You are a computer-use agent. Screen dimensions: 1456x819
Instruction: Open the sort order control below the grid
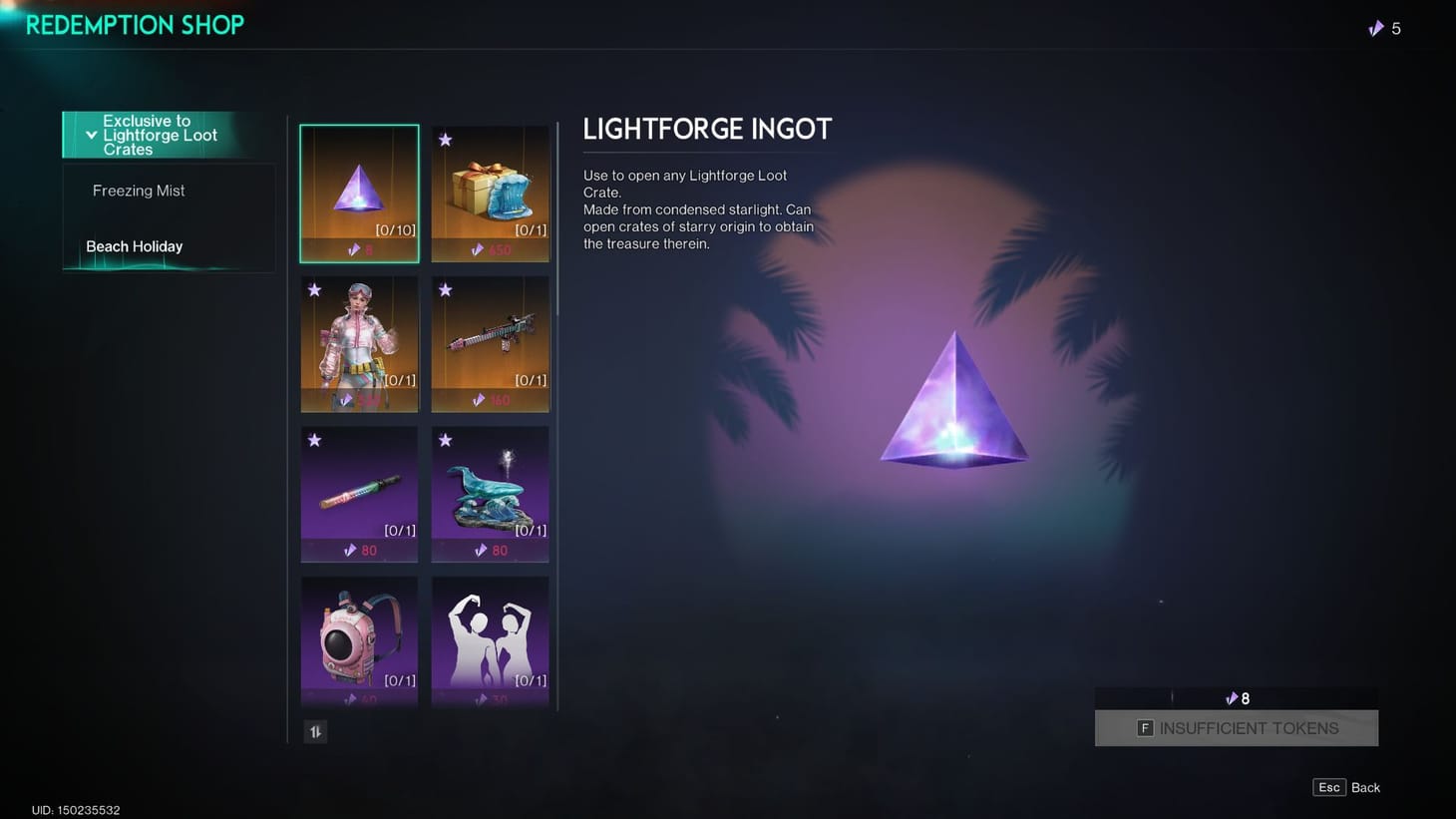[x=315, y=731]
